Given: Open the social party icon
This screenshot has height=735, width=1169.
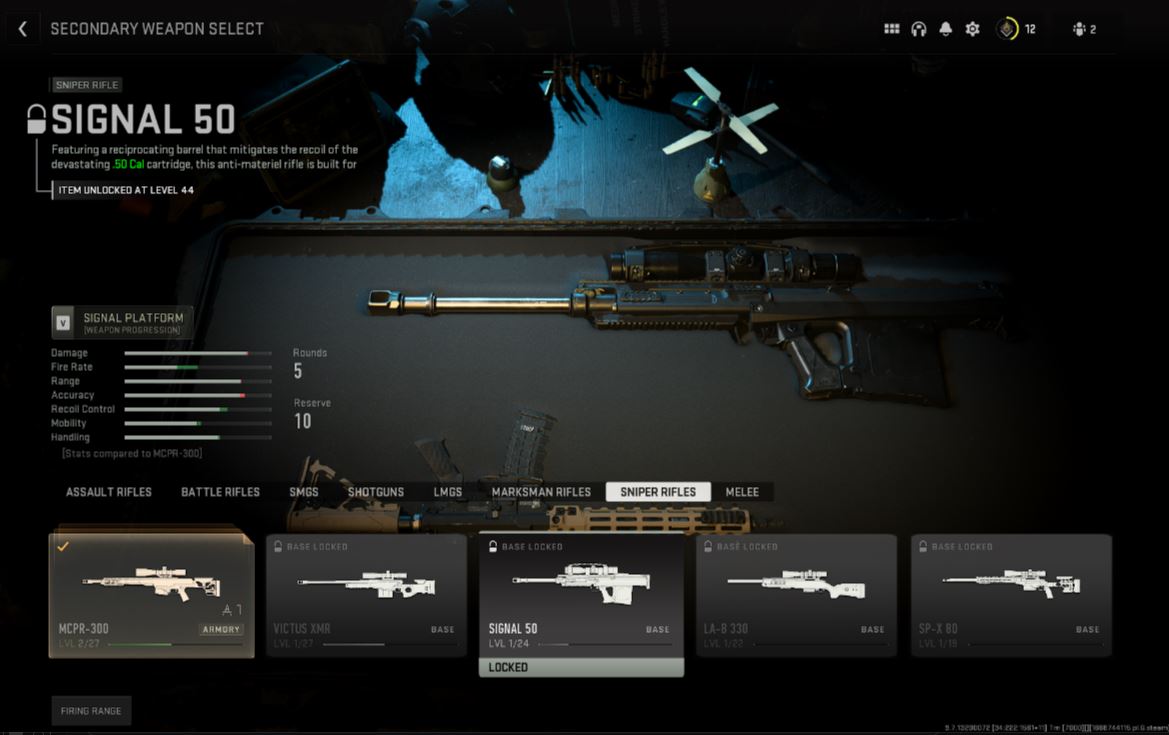Looking at the screenshot, I should [1084, 29].
